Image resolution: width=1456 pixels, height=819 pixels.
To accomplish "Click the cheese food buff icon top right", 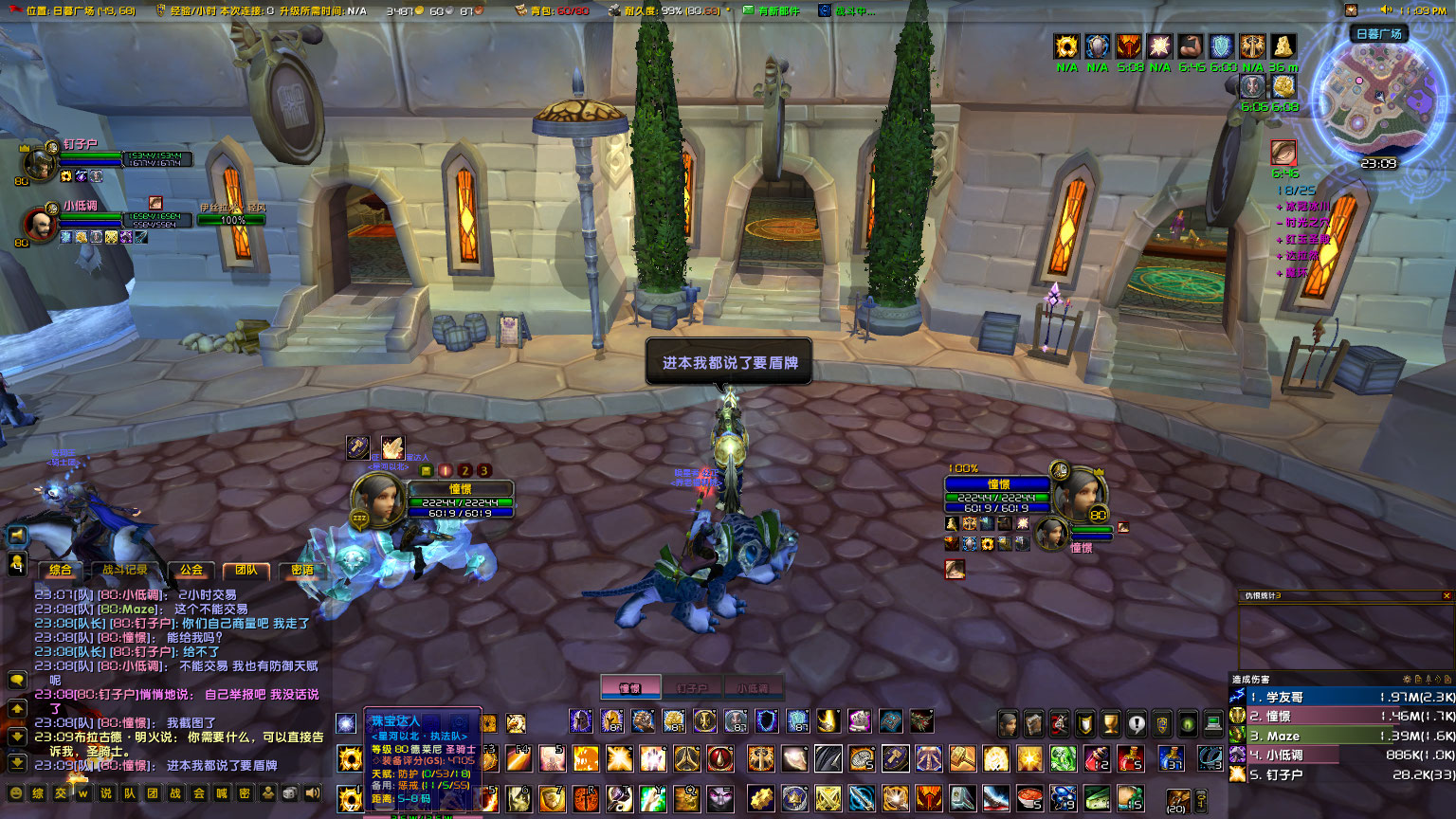I will tap(1283, 47).
